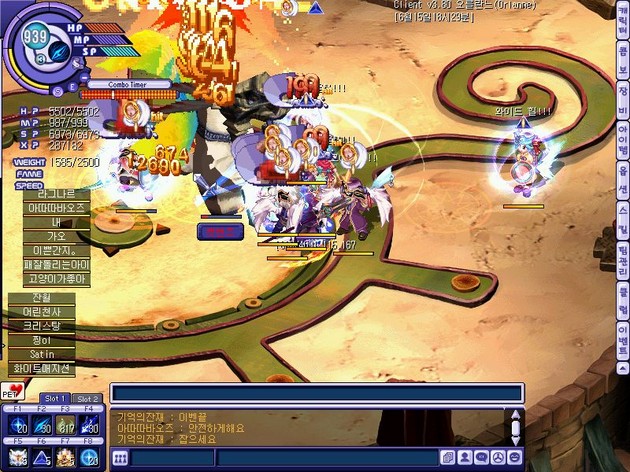
Task: Click the PET heart button
Action: (x=14, y=389)
